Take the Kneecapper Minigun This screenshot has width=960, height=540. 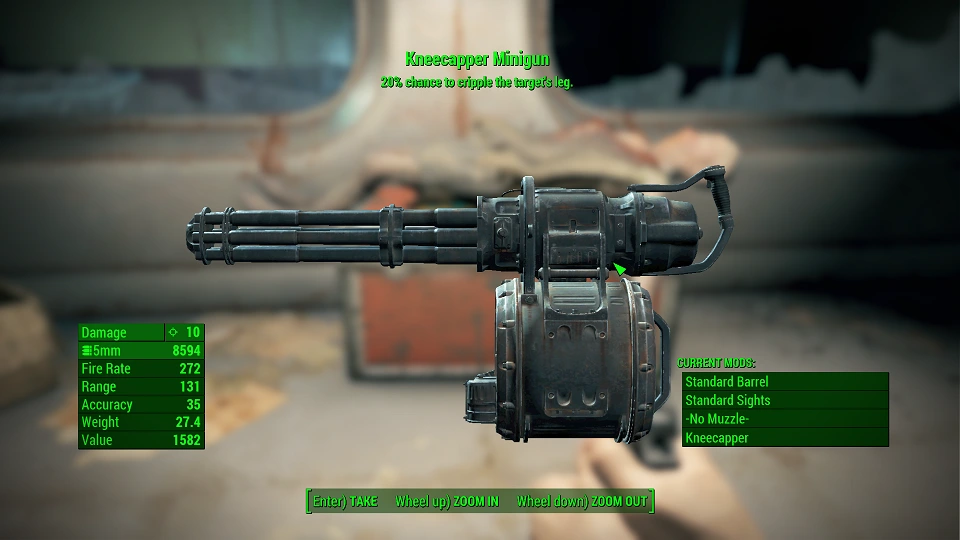(345, 501)
